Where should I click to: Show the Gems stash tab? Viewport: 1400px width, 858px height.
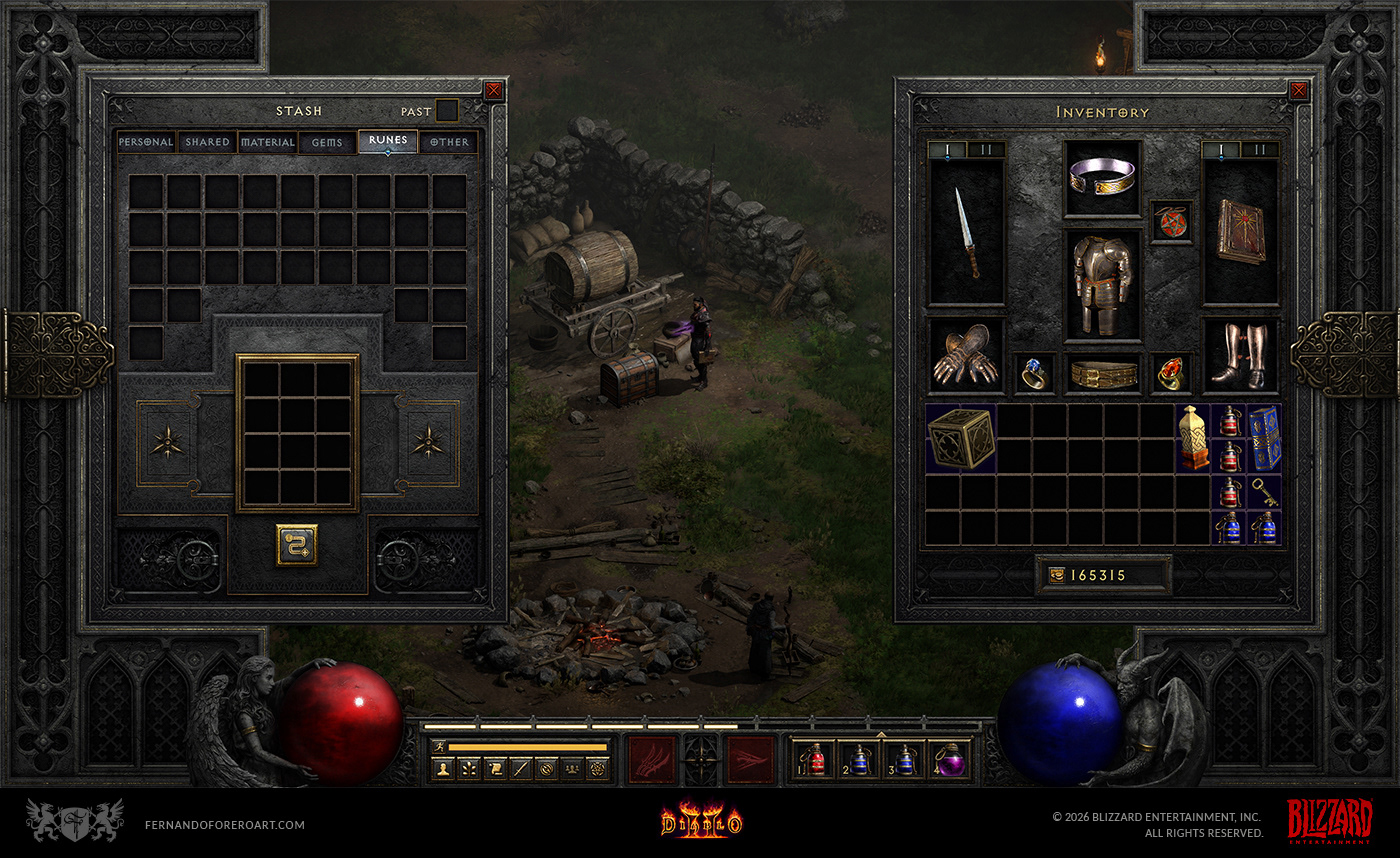[327, 142]
